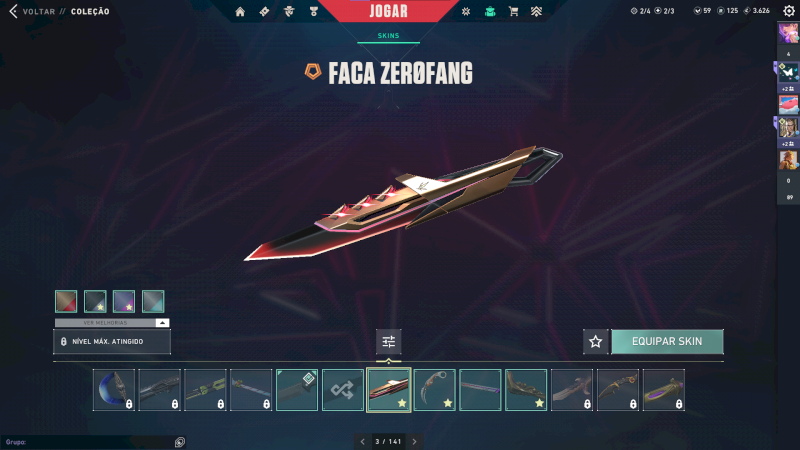Select the random shuffle skin tile
Screen dimensions: 800x450
click(x=343, y=390)
